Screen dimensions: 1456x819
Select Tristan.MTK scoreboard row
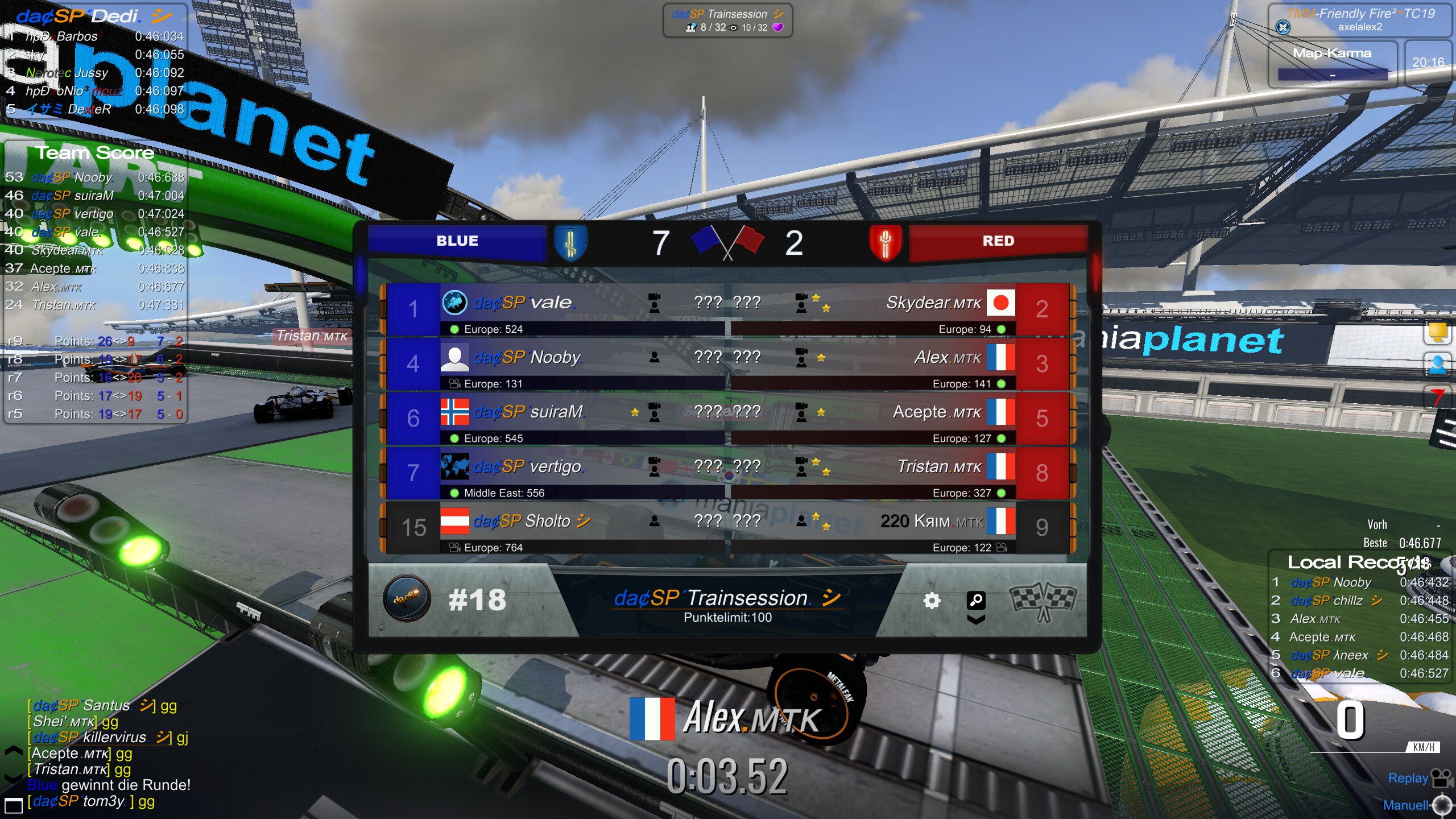[902, 473]
